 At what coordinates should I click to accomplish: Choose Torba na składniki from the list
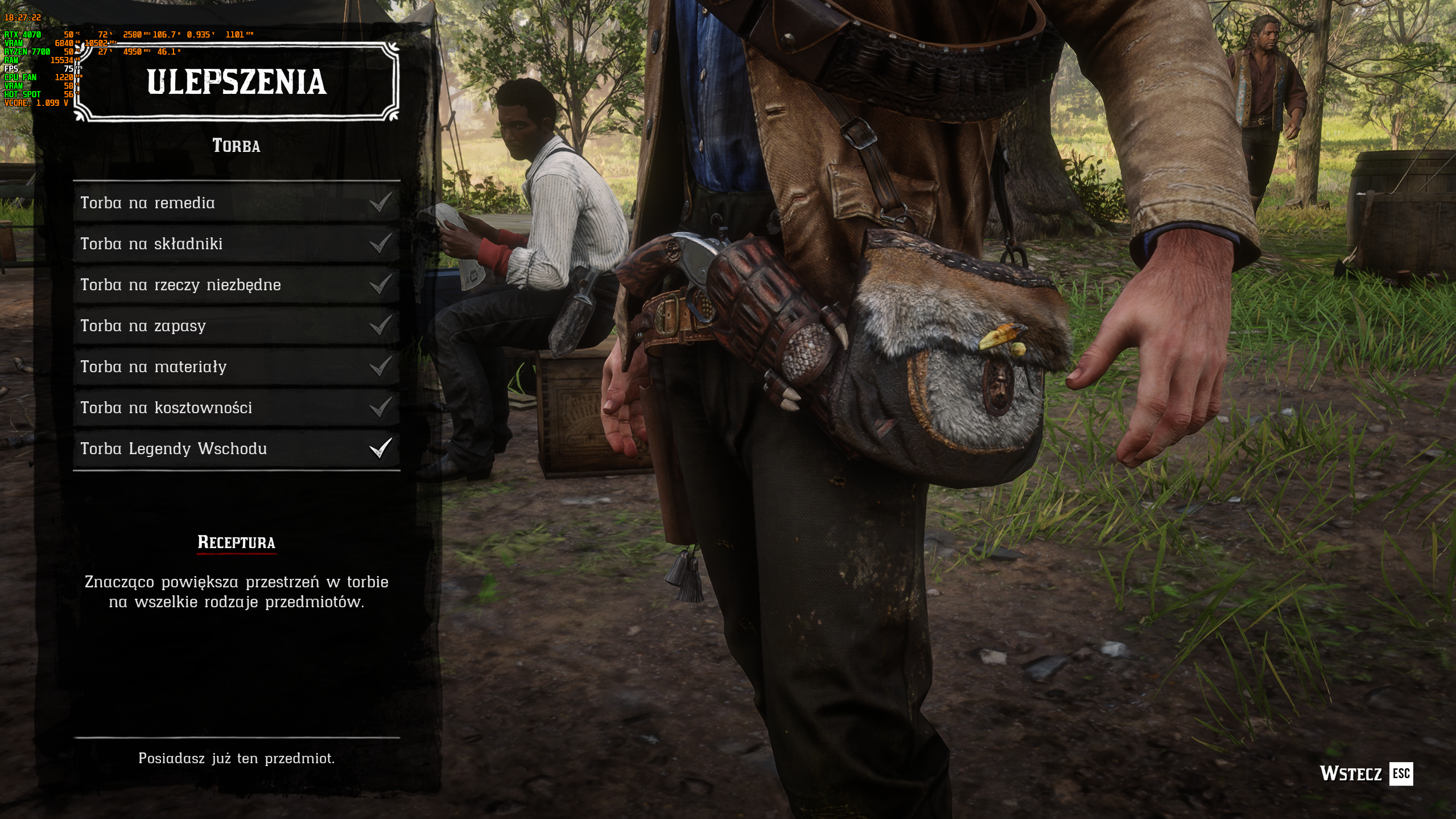click(236, 244)
